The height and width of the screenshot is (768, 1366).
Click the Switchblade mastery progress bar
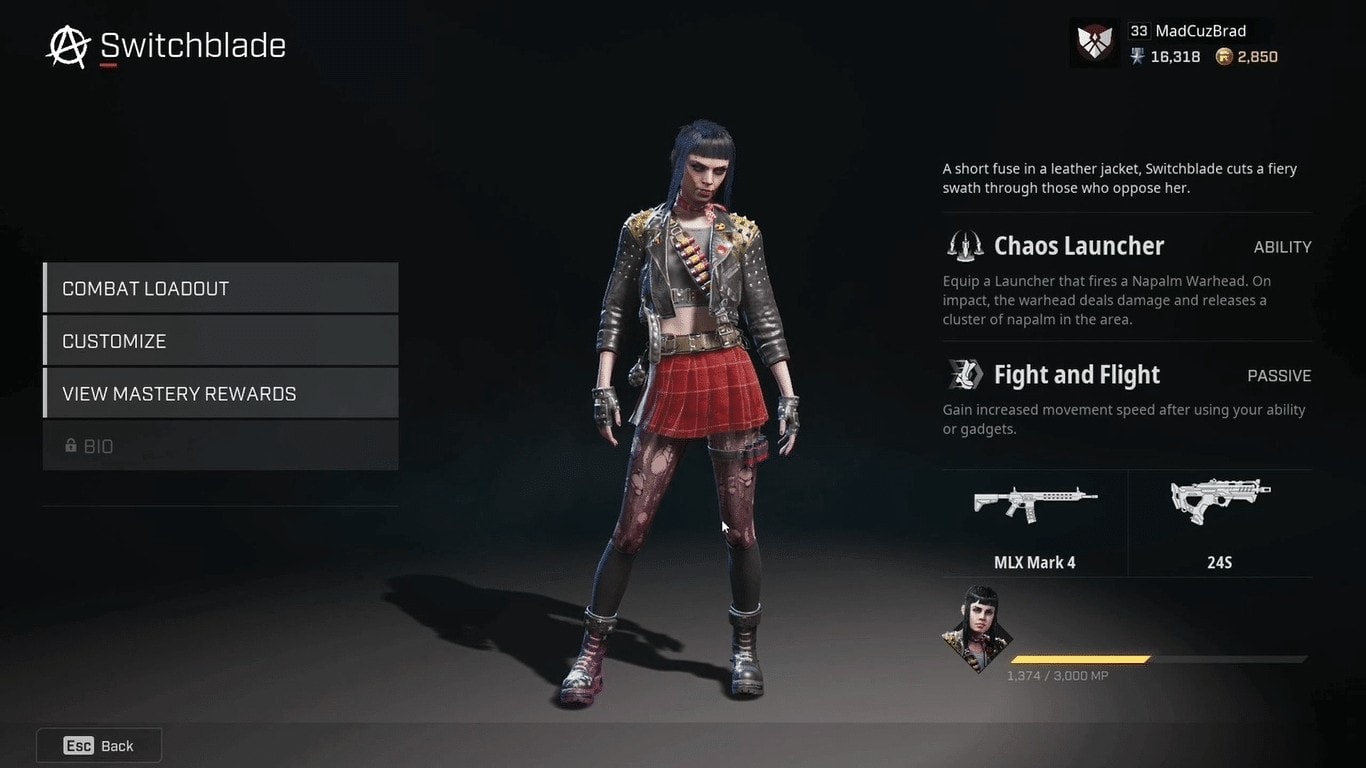click(1160, 658)
